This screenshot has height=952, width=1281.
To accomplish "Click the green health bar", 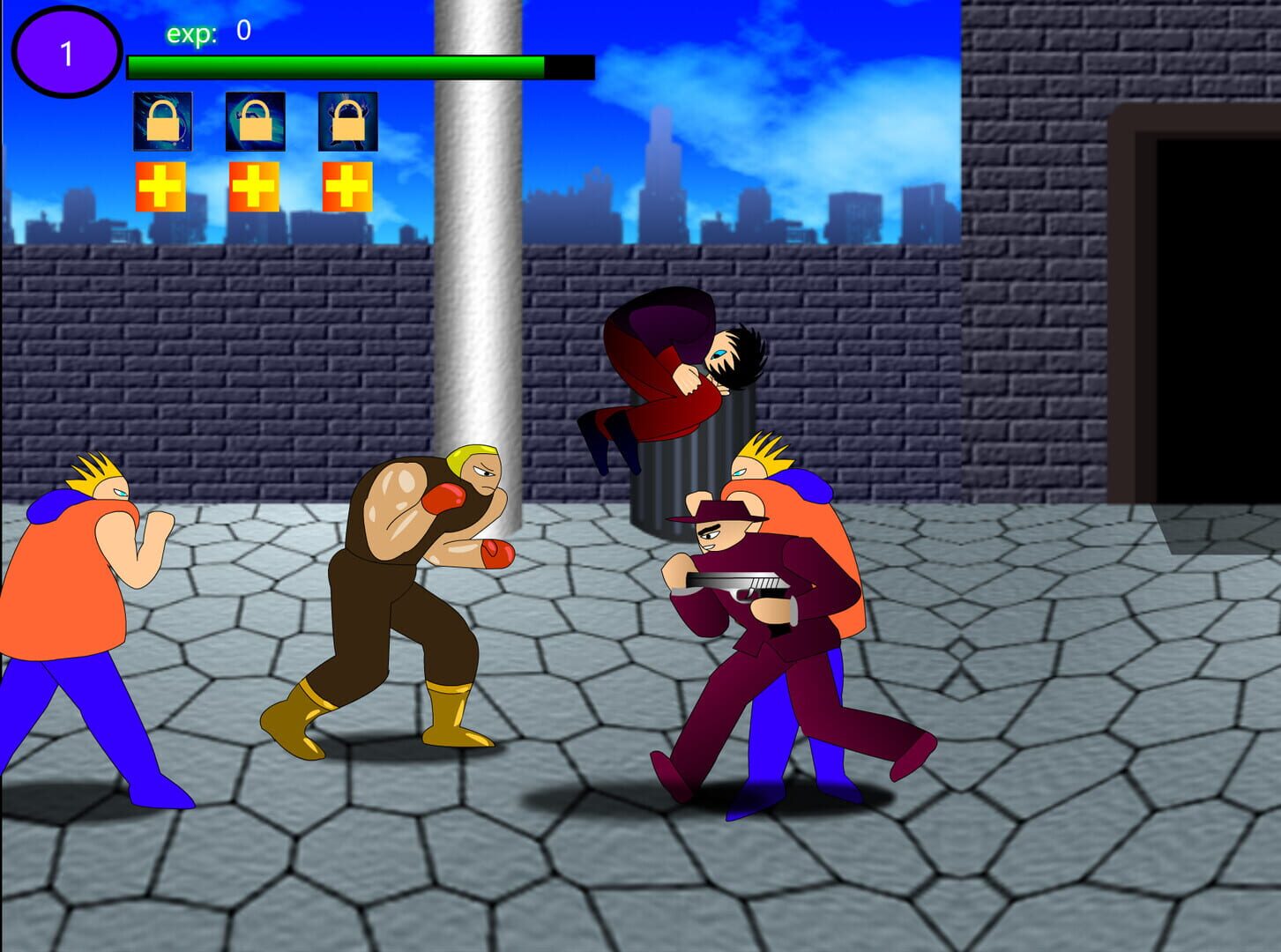I will 335,64.
